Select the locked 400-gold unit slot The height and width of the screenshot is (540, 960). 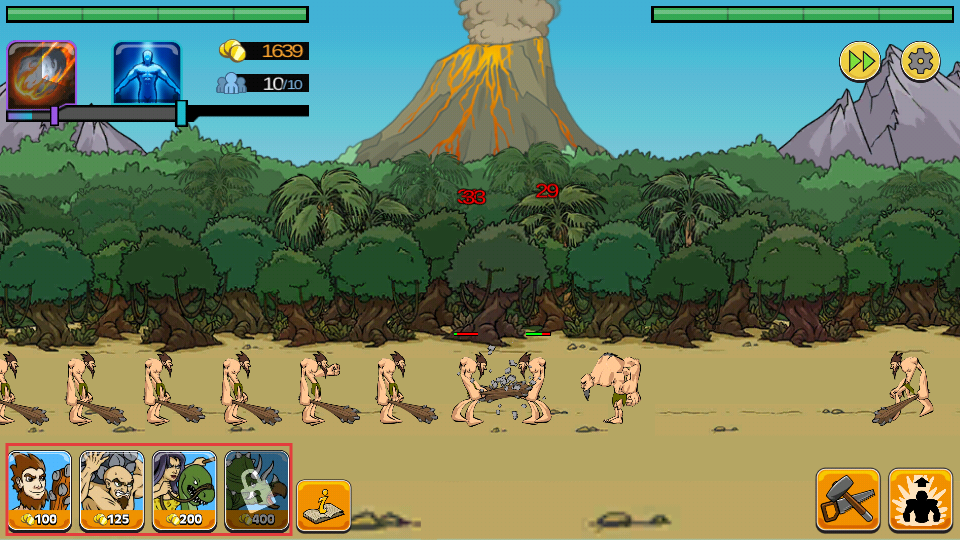pos(257,490)
